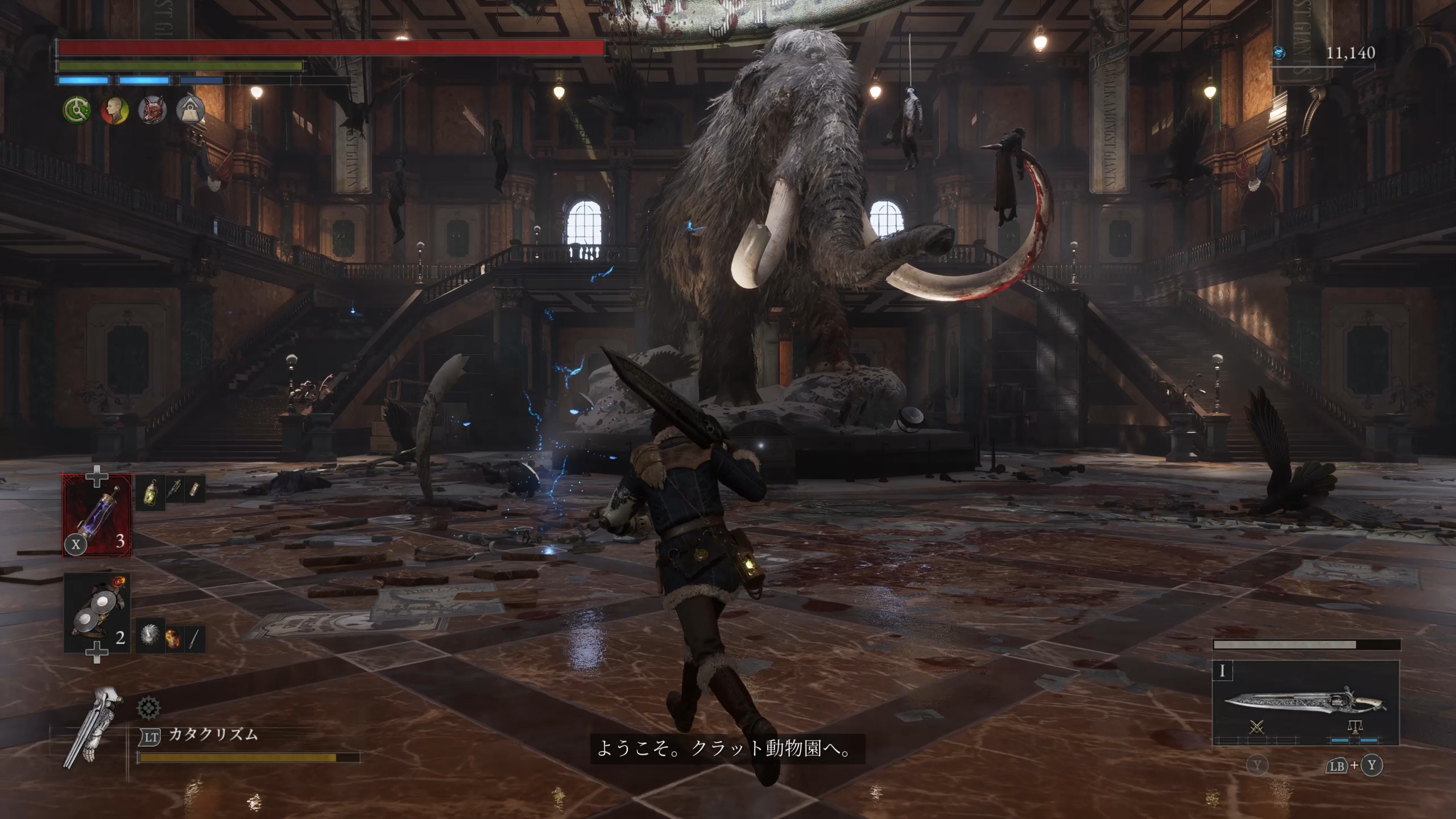This screenshot has width=1456, height=819.
Task: Inspect the bald head profile status icon
Action: tap(114, 110)
